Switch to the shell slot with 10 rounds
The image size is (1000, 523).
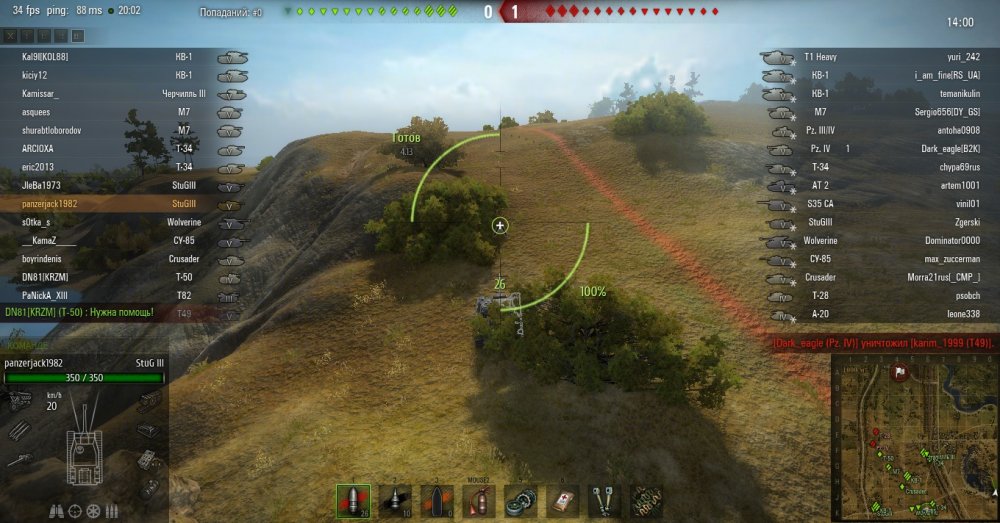[395, 501]
